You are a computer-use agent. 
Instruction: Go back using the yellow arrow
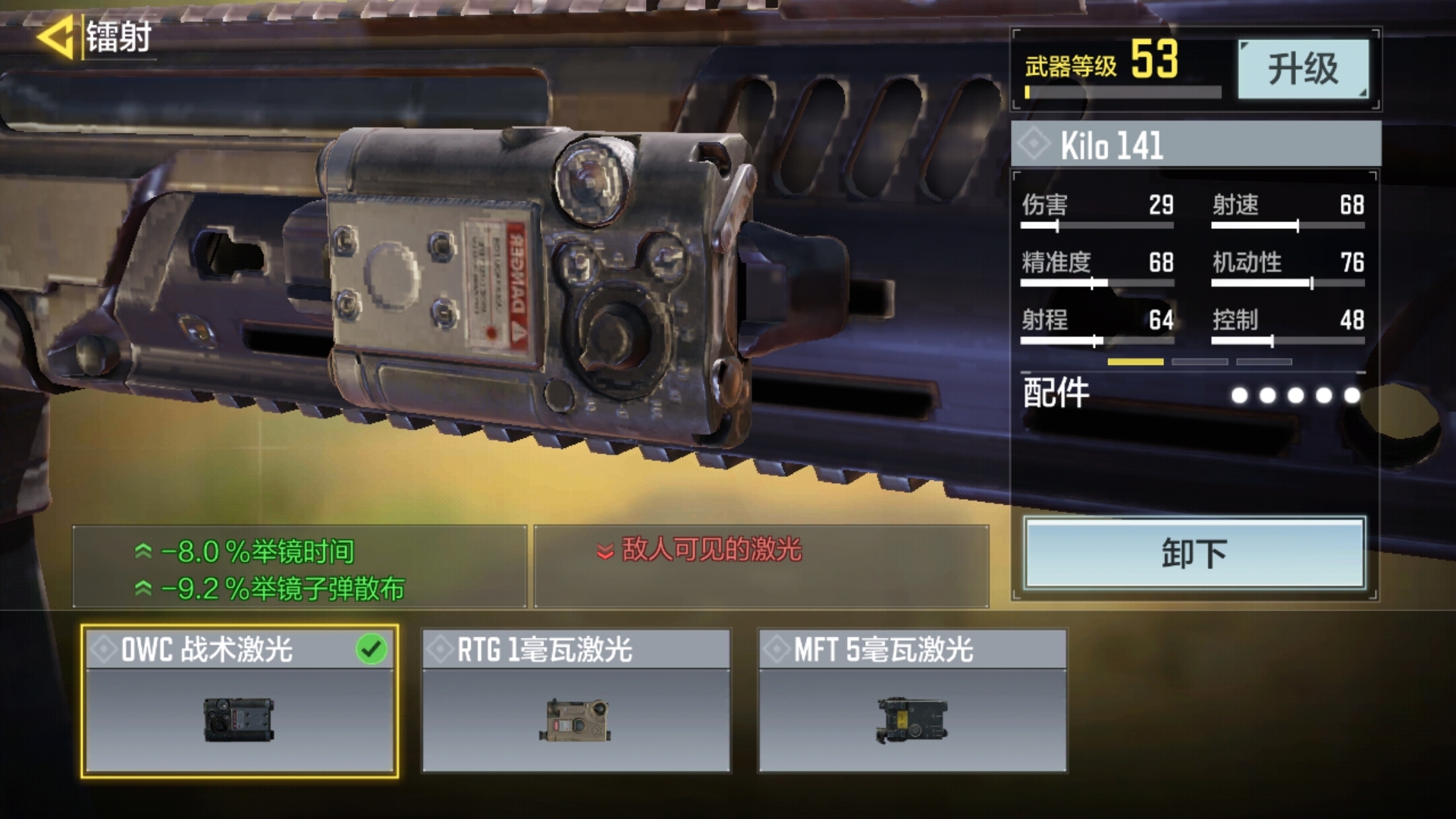click(56, 36)
